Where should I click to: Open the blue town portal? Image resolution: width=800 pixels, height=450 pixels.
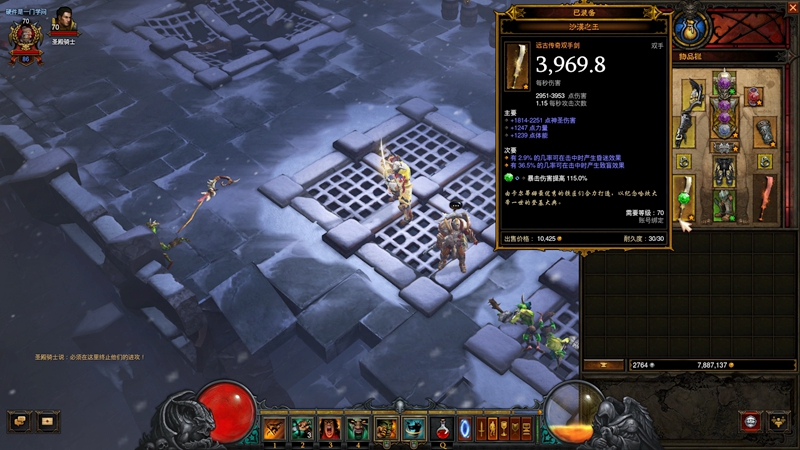click(465, 430)
